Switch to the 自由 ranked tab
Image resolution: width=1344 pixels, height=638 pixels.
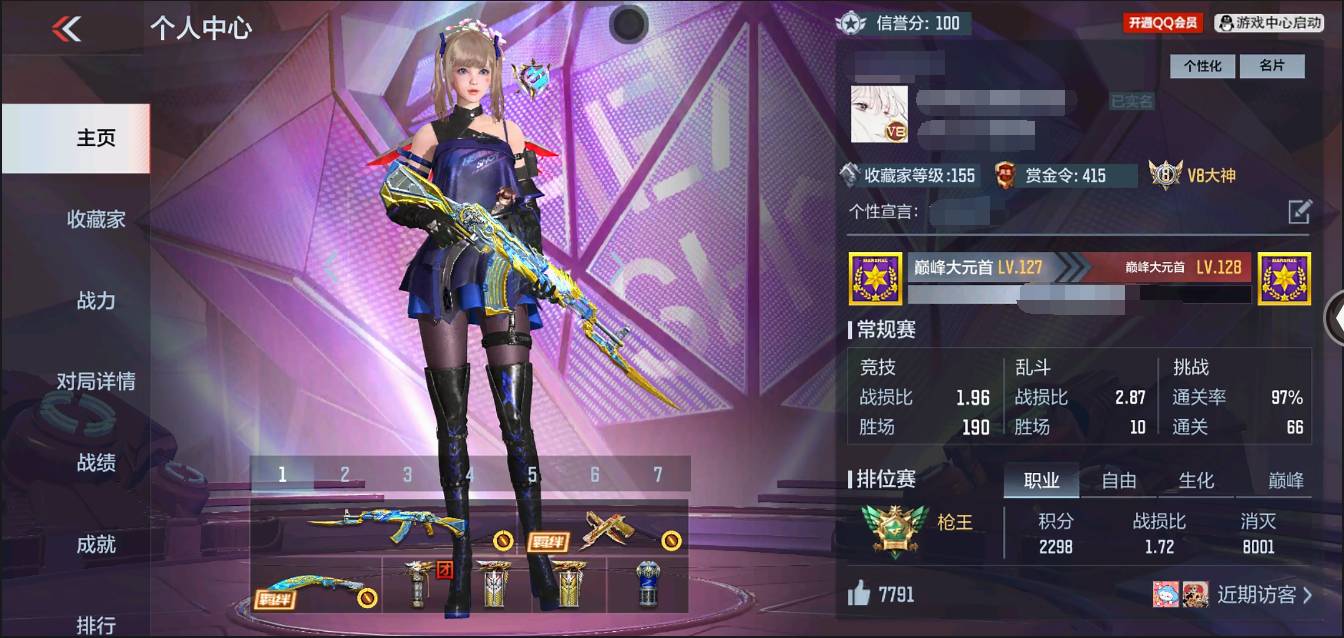tap(1119, 480)
